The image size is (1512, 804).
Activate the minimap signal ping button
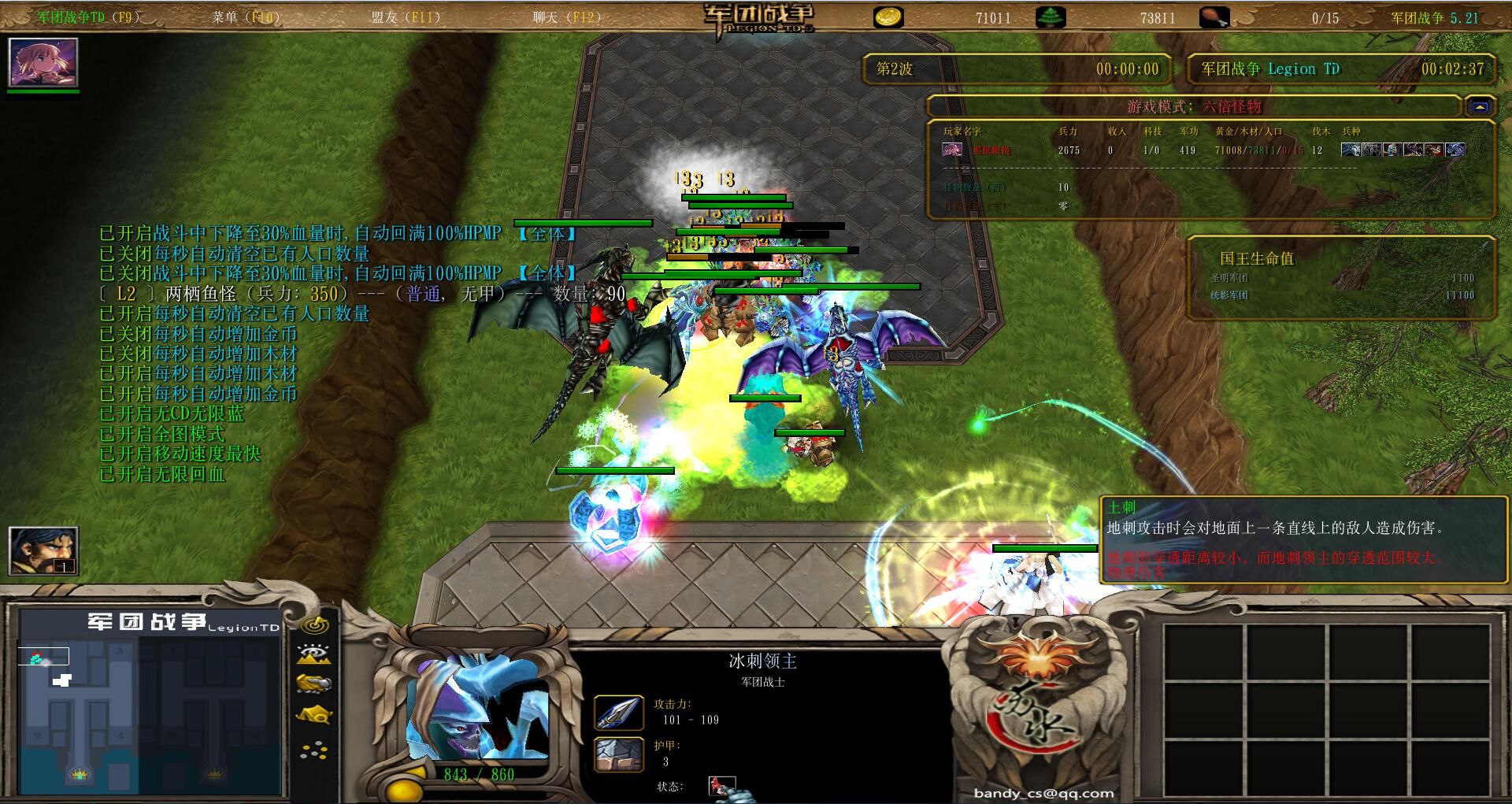tap(315, 625)
